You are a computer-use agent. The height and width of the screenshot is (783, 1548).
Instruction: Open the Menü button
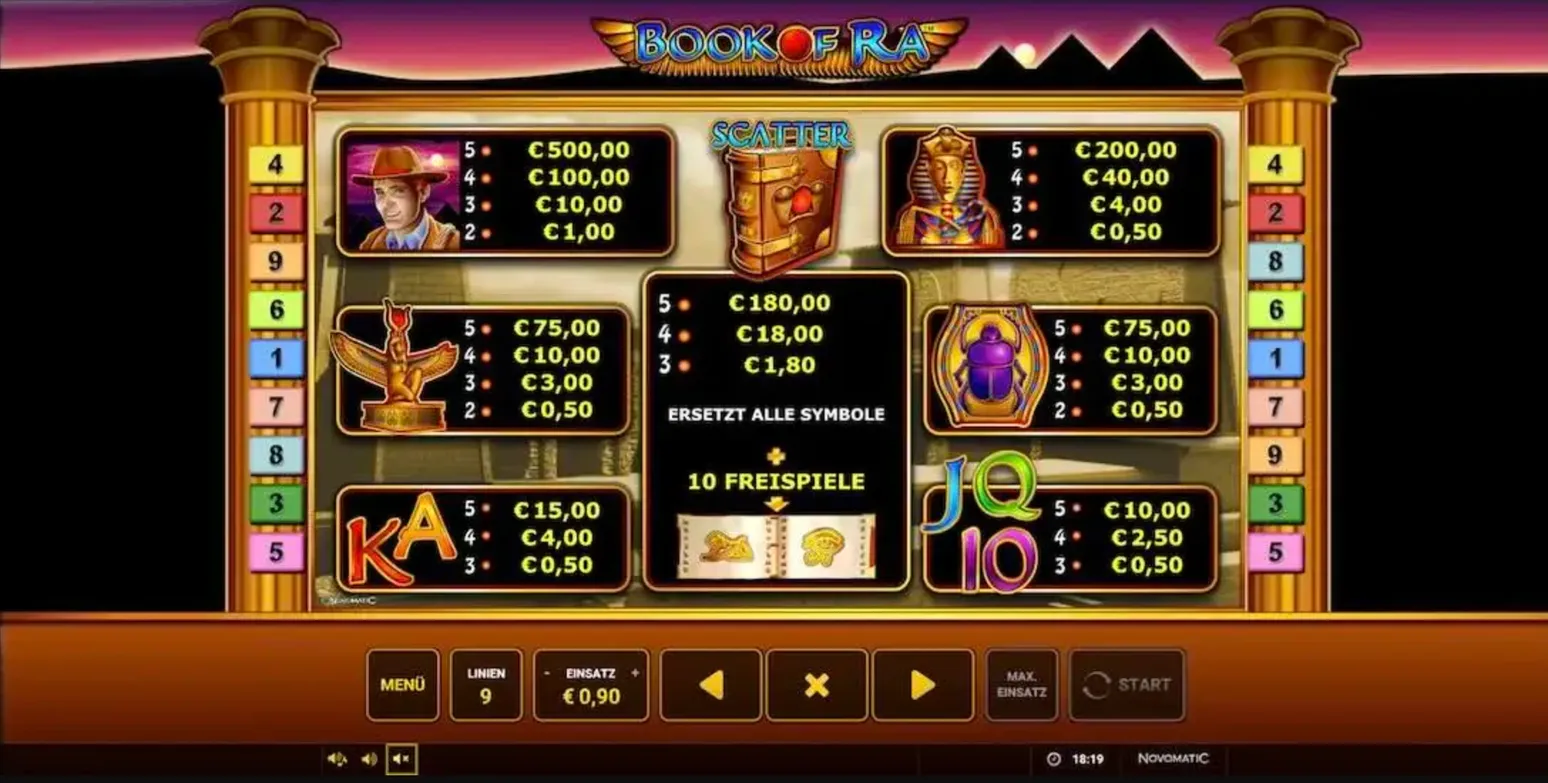[x=402, y=685]
